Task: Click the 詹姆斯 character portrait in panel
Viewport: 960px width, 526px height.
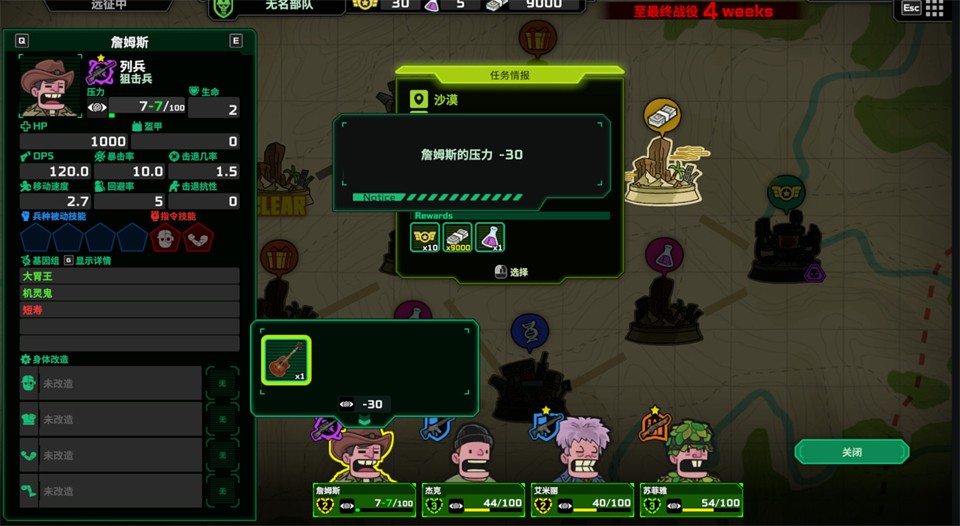Action: pyautogui.click(x=50, y=87)
